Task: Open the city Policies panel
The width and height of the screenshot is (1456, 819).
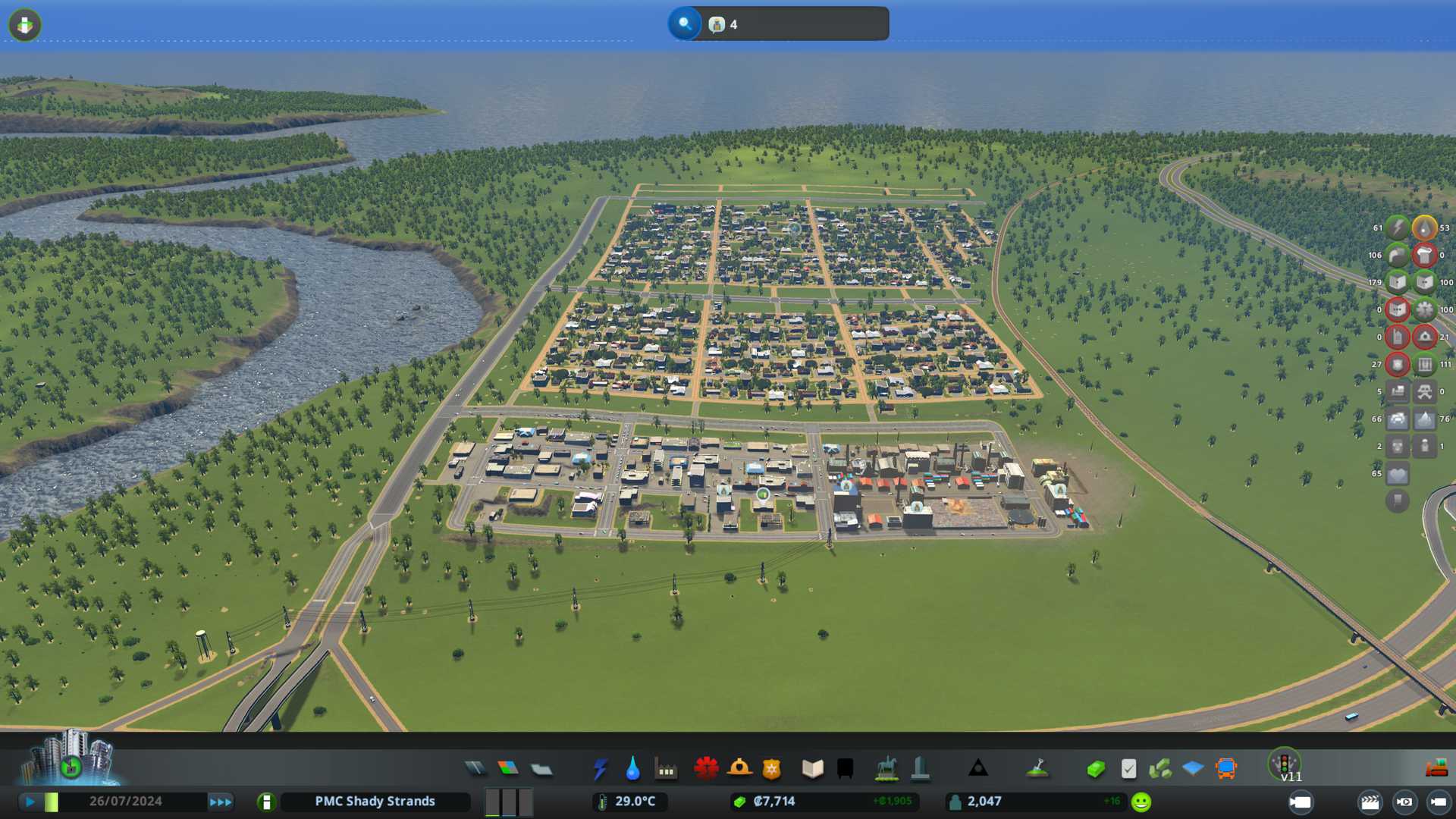Action: click(1128, 769)
